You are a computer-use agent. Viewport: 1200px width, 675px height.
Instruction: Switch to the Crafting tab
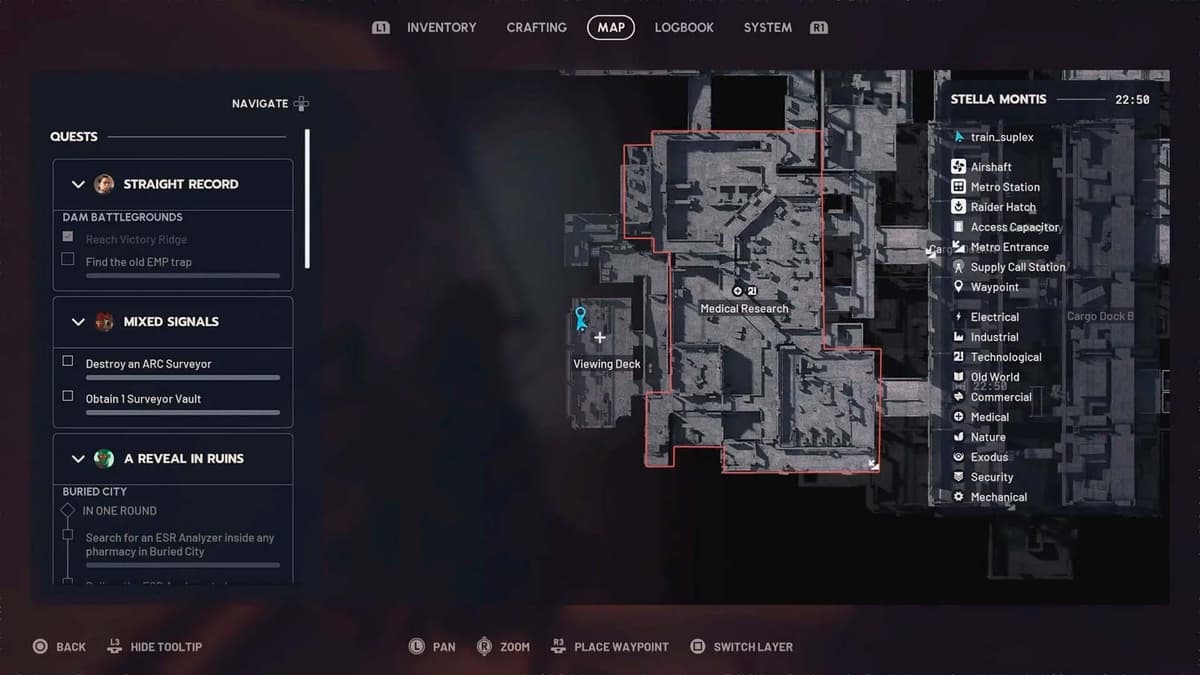coord(536,28)
